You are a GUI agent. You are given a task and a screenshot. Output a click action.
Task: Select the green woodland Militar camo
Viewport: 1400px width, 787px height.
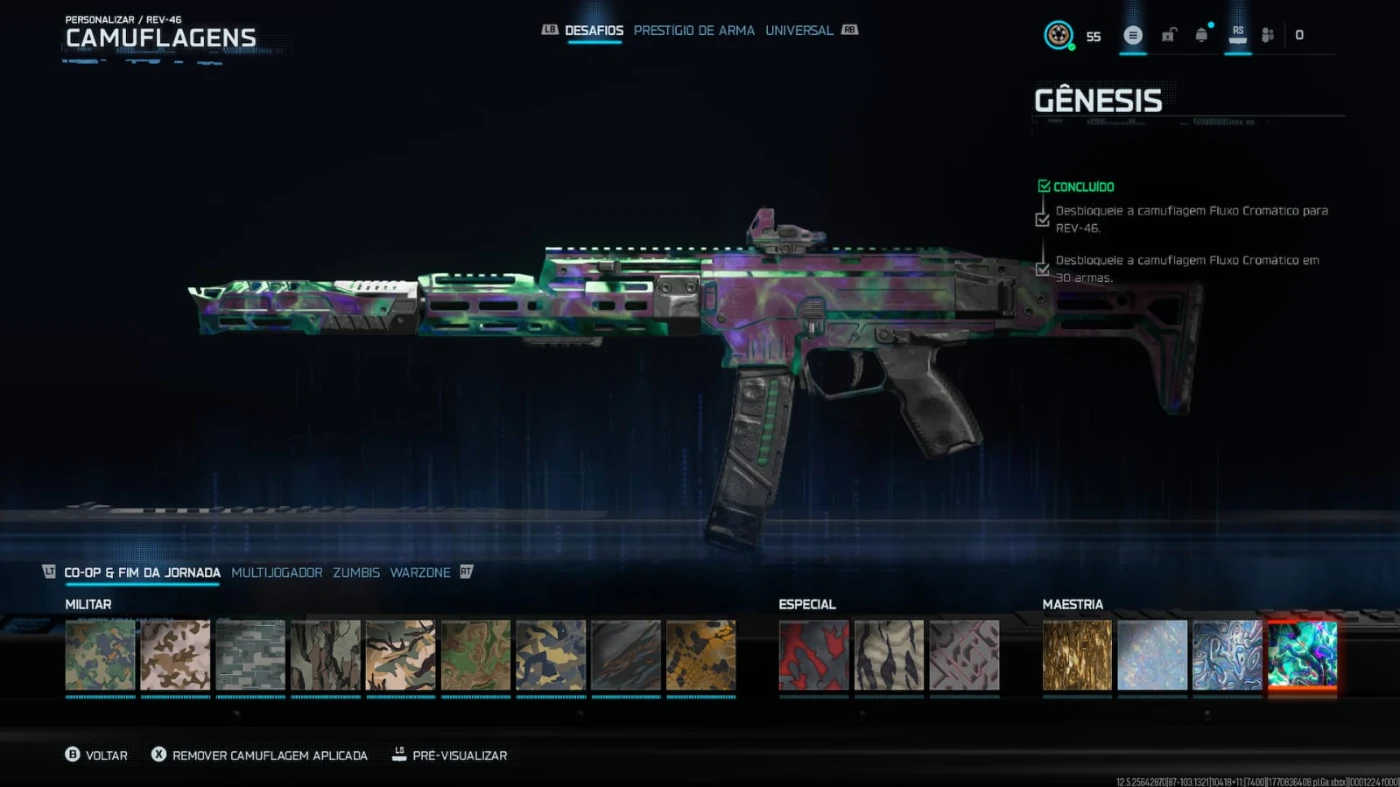[x=100, y=655]
